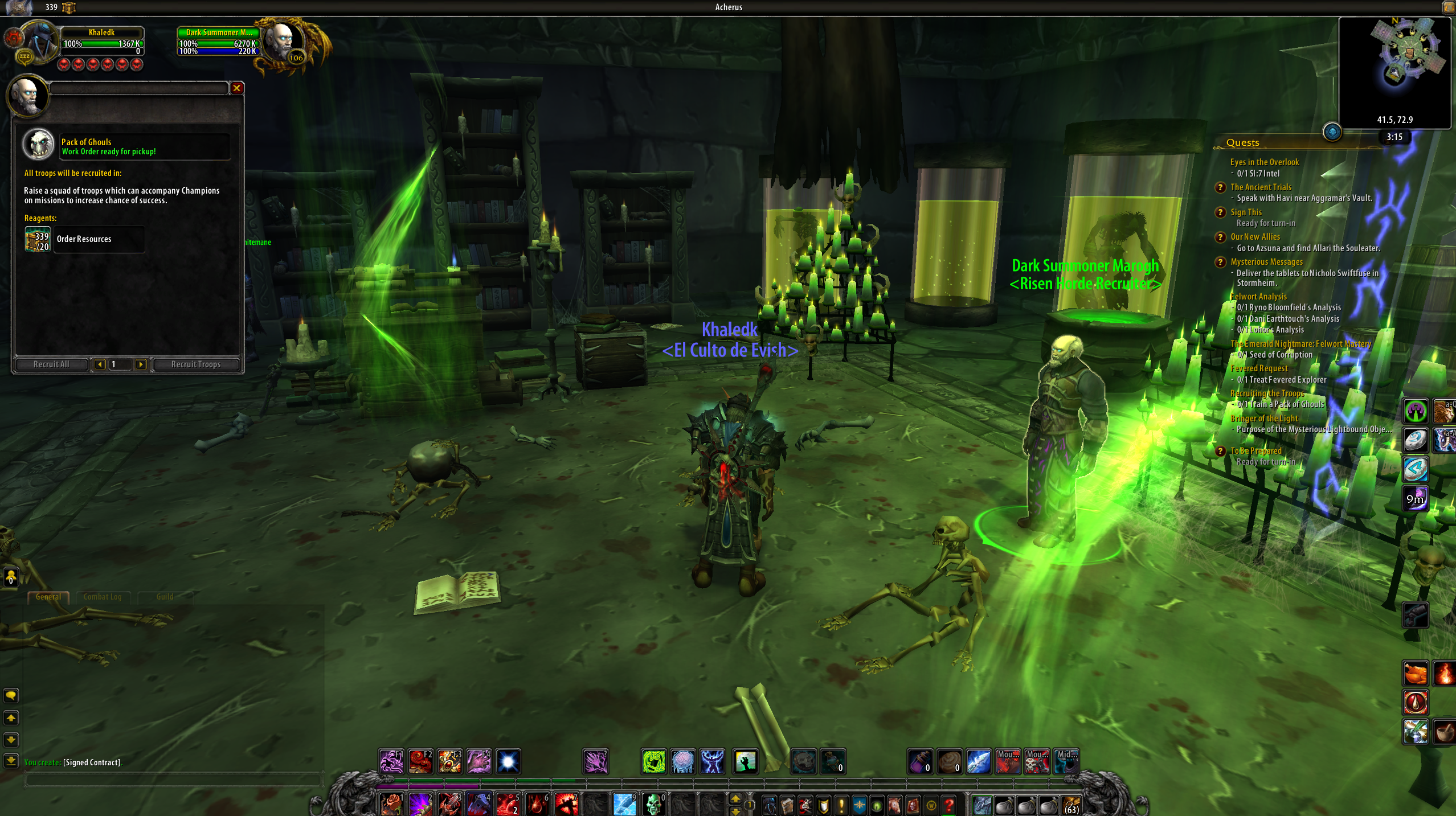The height and width of the screenshot is (816, 1456).
Task: Select Dark Summoner target portrait frame
Action: (x=282, y=42)
